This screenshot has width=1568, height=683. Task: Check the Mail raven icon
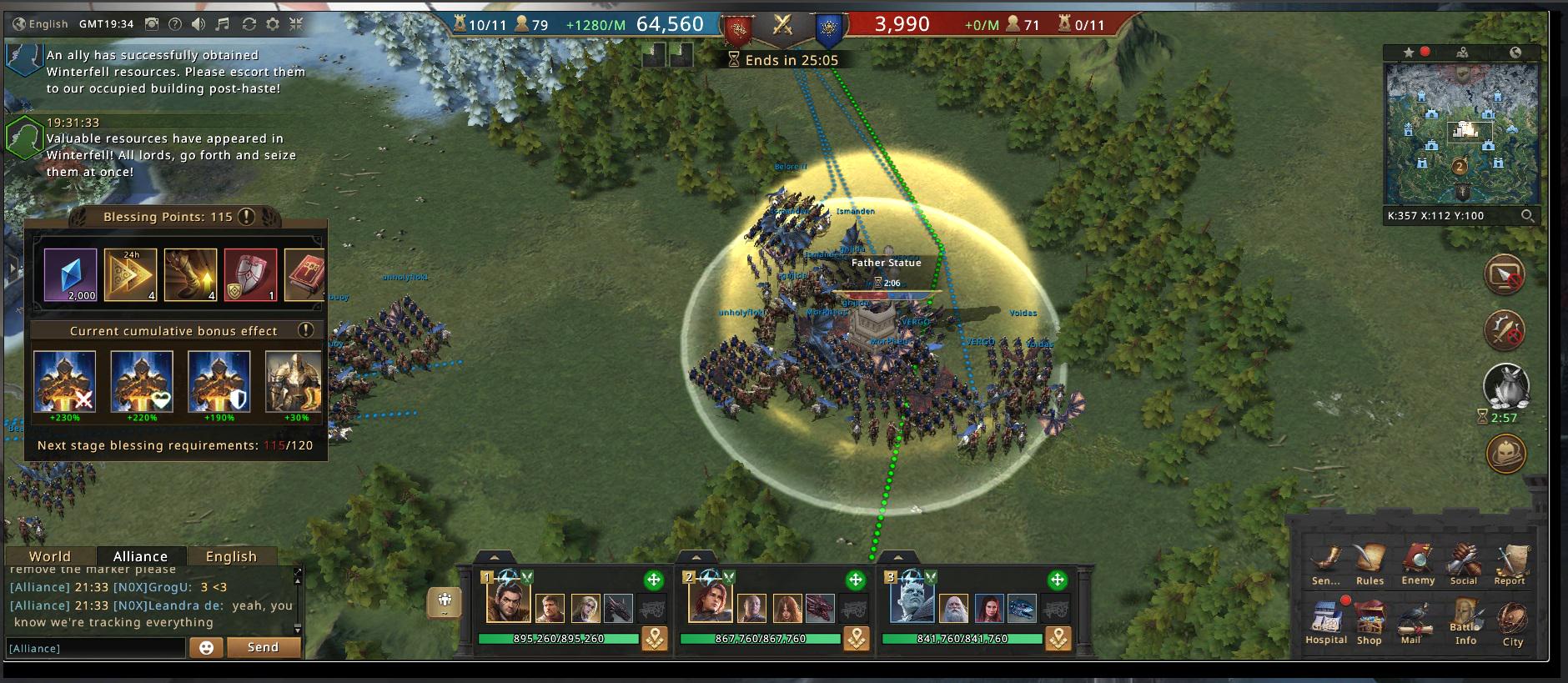point(1411,621)
